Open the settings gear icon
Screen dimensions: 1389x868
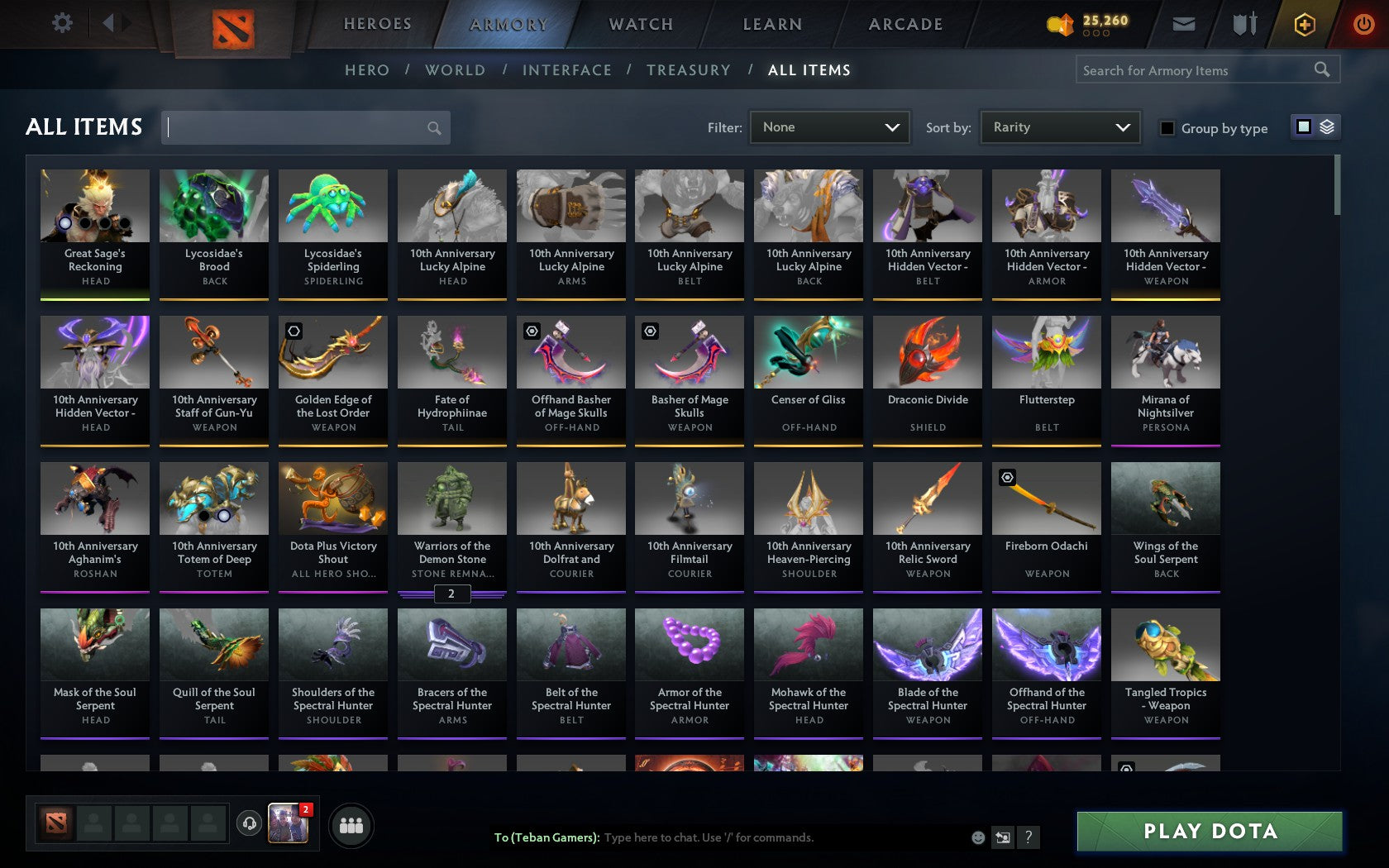point(60,22)
